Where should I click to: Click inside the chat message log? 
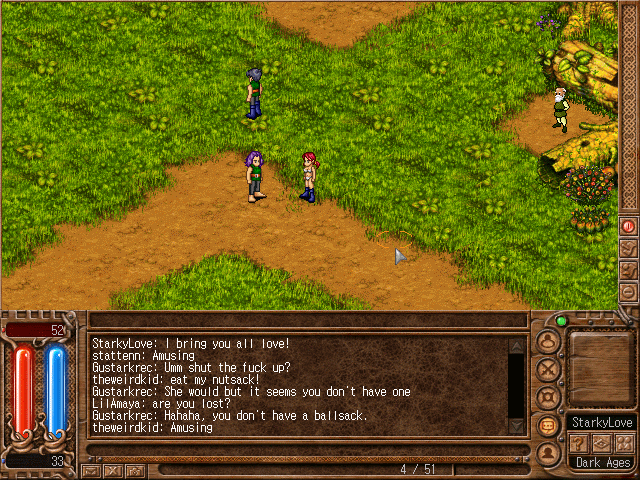click(298, 386)
